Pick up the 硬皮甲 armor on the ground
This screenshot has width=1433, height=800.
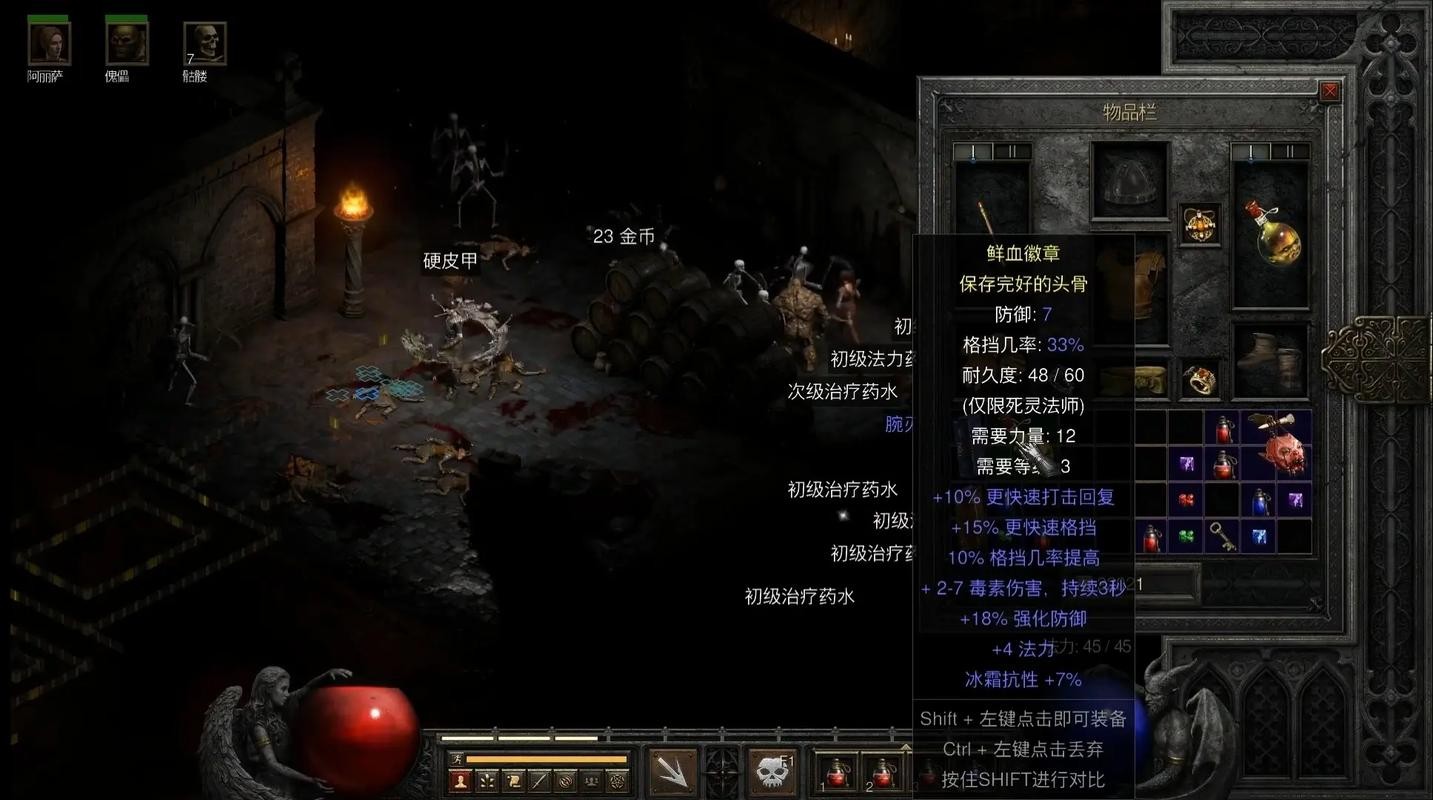[452, 261]
